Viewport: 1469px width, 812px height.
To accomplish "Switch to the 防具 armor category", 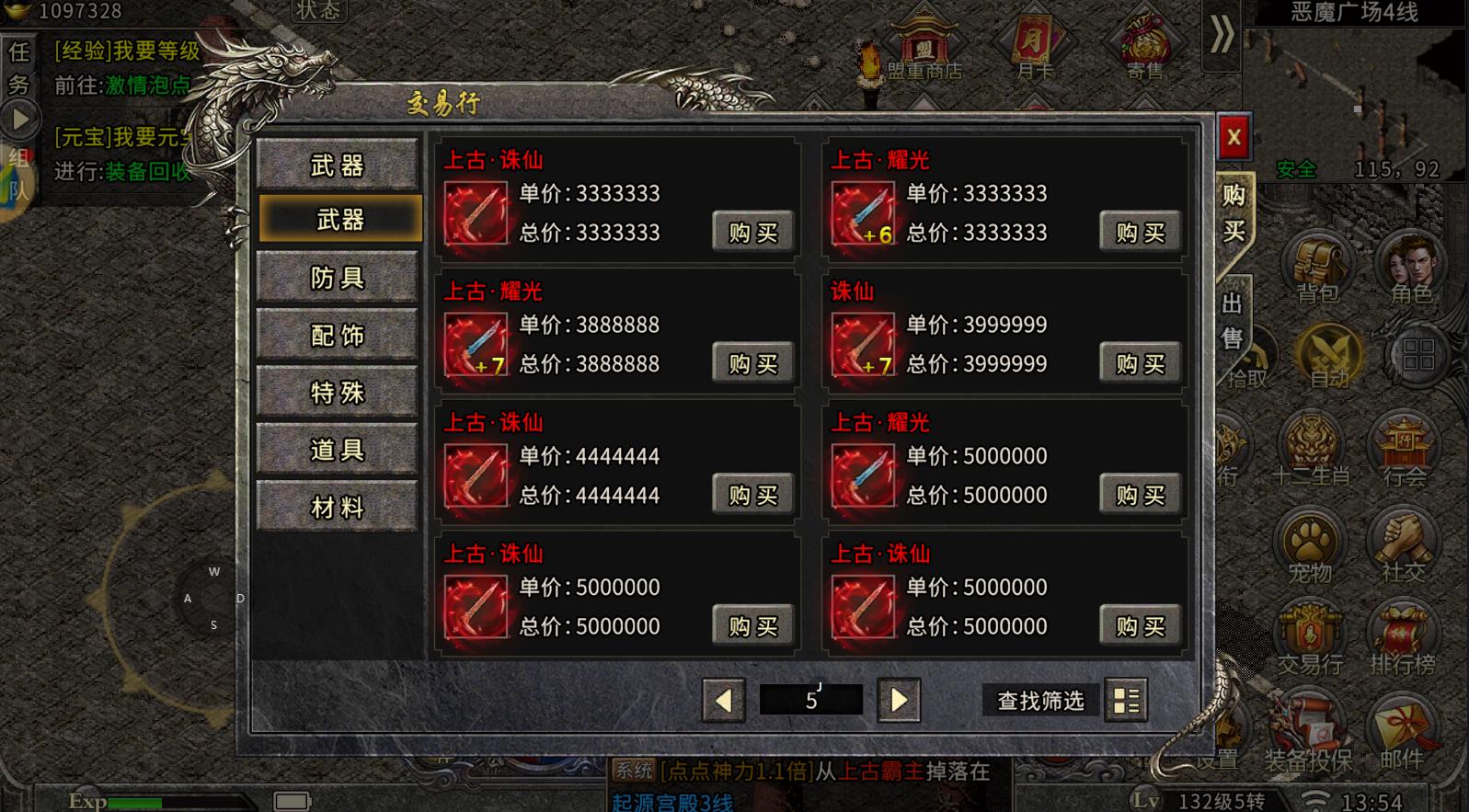I will pos(338,278).
